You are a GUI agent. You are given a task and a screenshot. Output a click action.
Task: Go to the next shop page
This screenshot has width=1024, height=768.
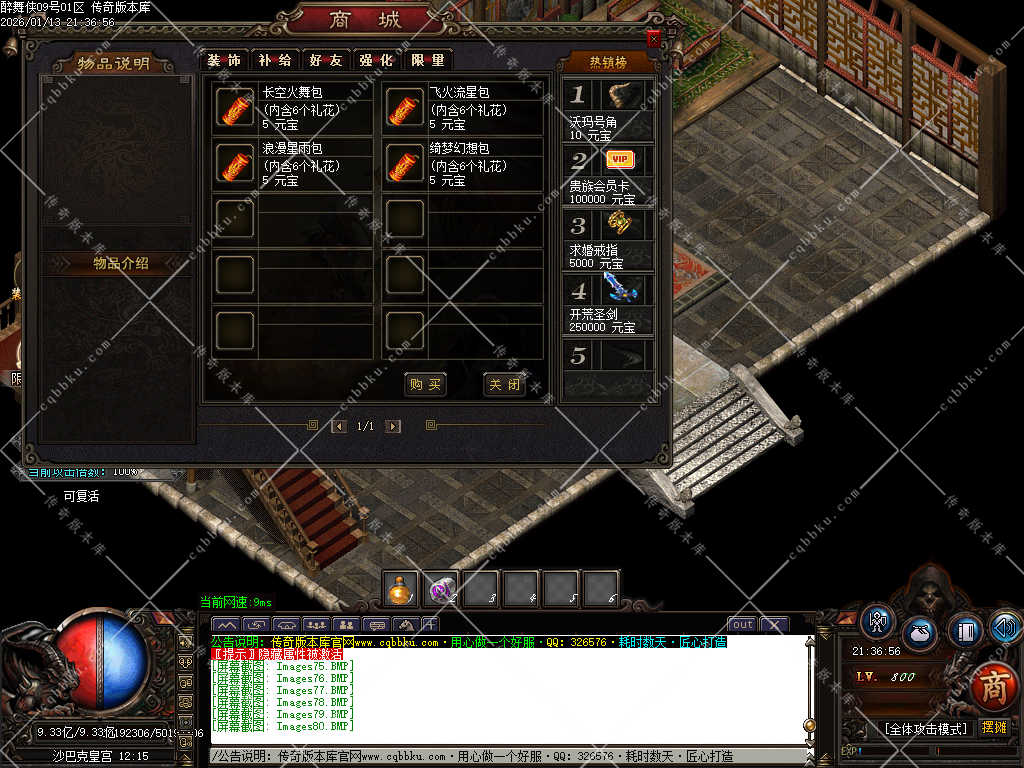(393, 426)
